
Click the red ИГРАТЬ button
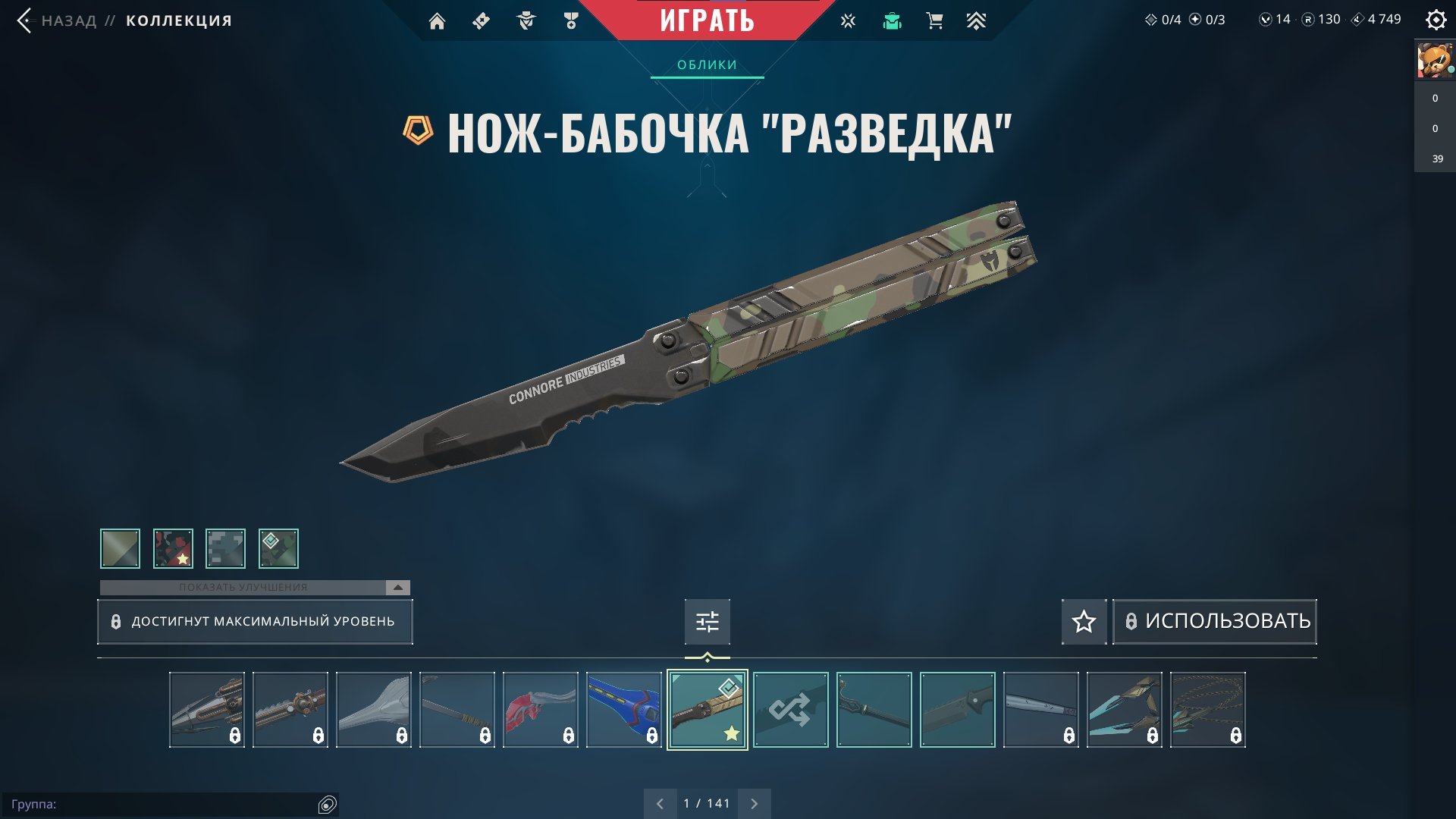coord(706,20)
